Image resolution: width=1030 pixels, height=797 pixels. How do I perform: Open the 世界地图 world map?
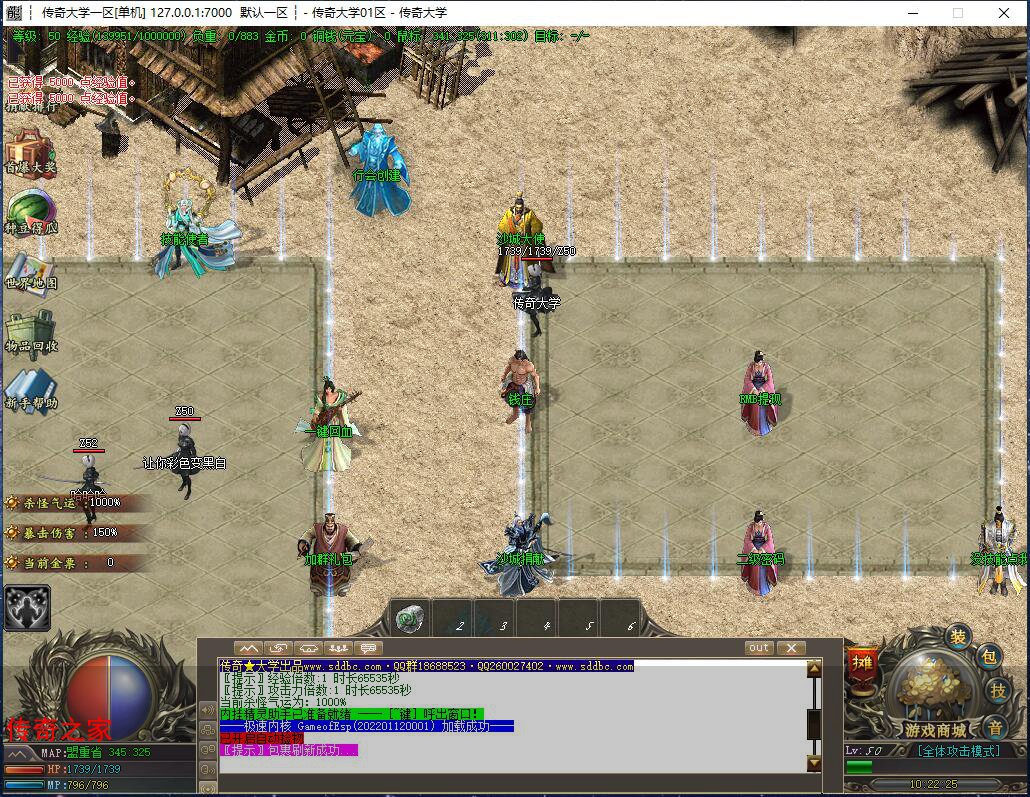[x=30, y=270]
